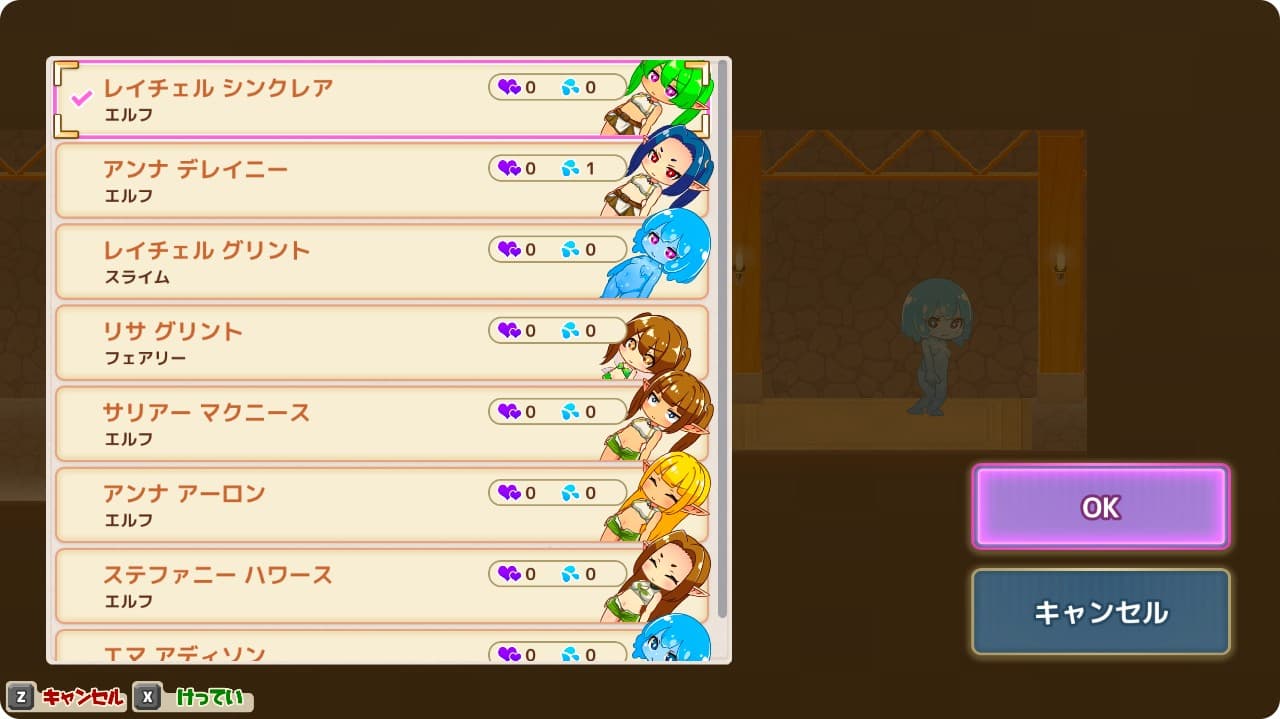Pick the slime レイチェル グリント
Image resolution: width=1280 pixels, height=719 pixels.
click(300, 261)
